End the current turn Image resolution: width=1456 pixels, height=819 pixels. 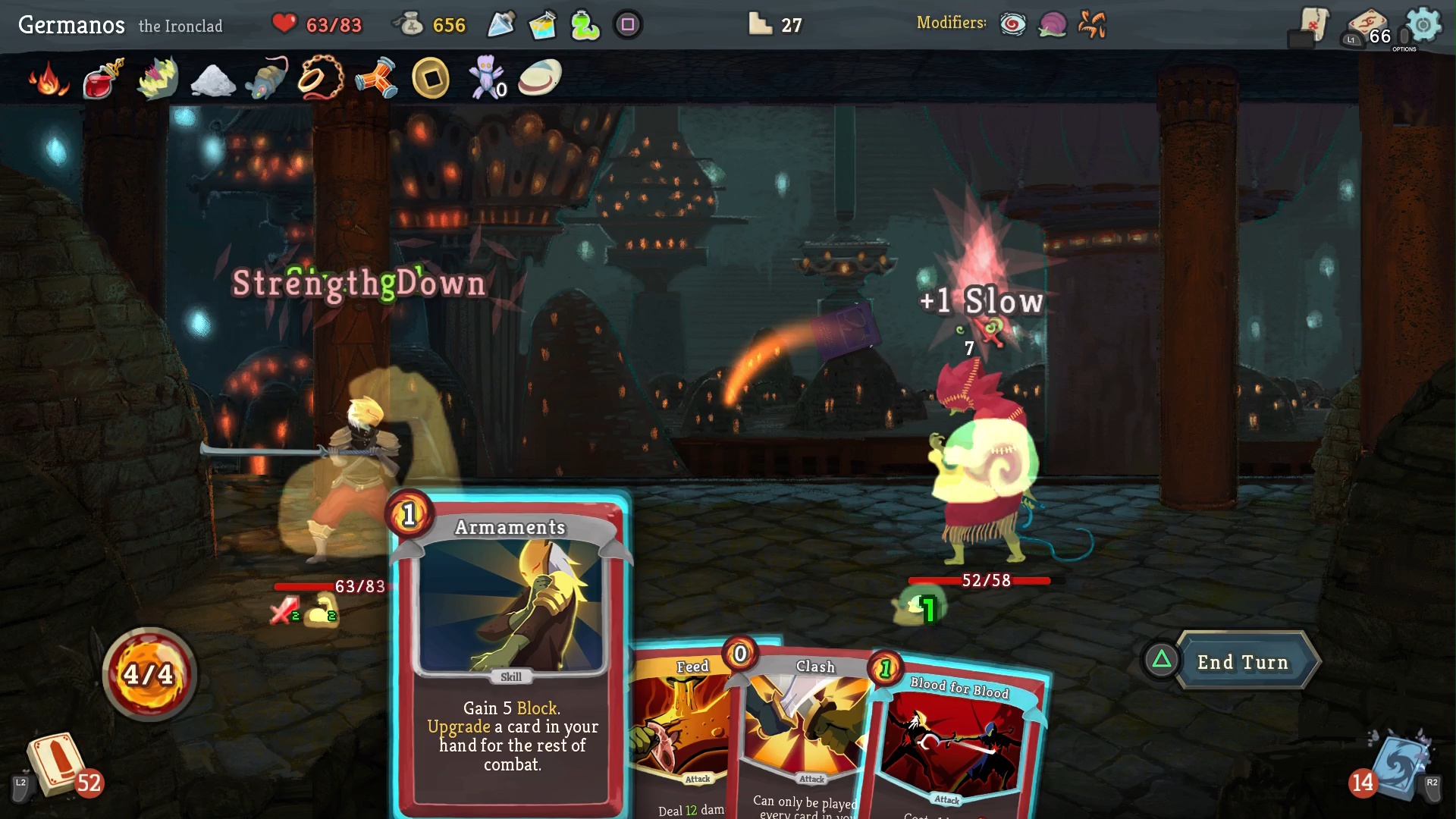1242,662
